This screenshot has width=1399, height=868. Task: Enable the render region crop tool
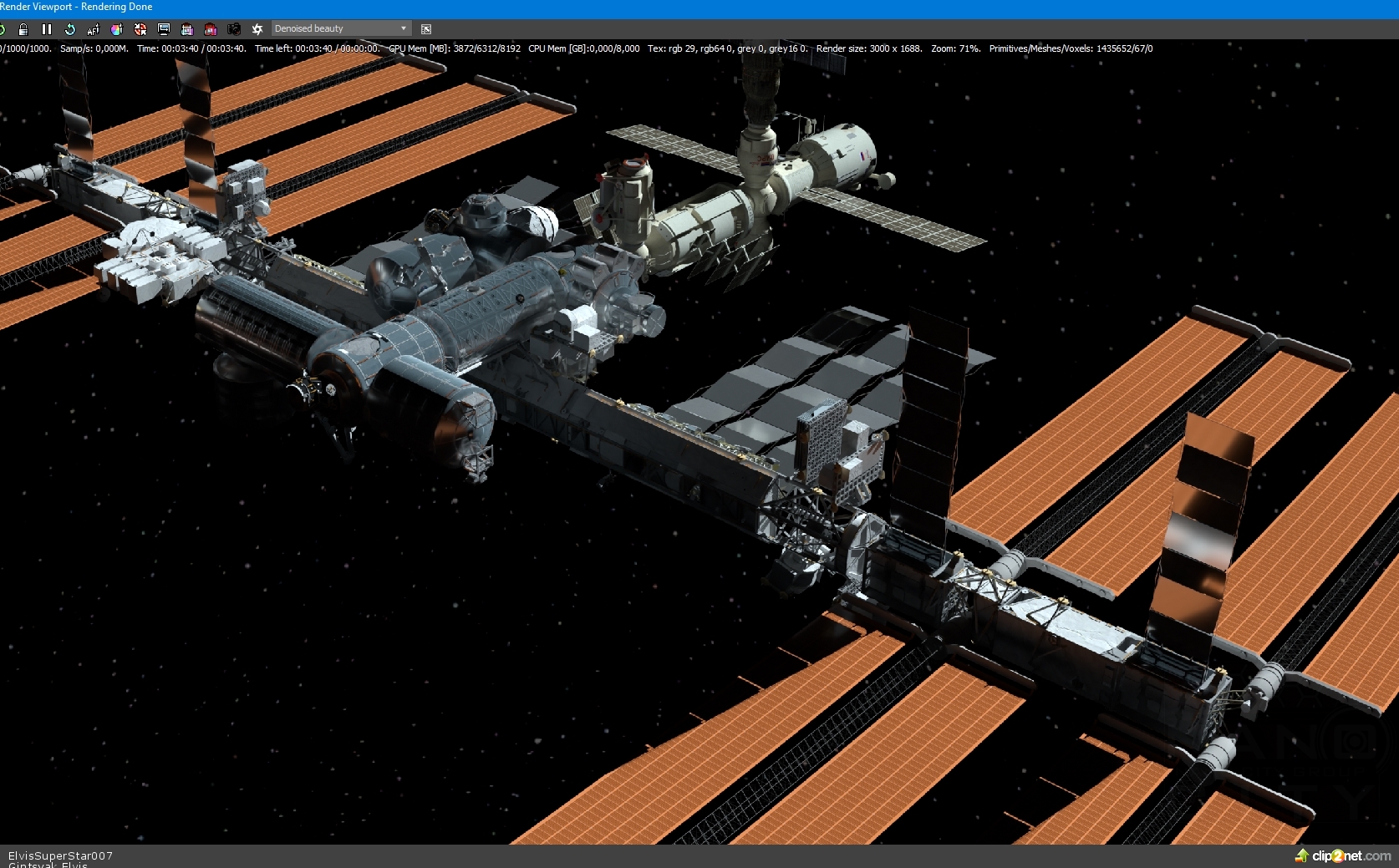pos(187,29)
